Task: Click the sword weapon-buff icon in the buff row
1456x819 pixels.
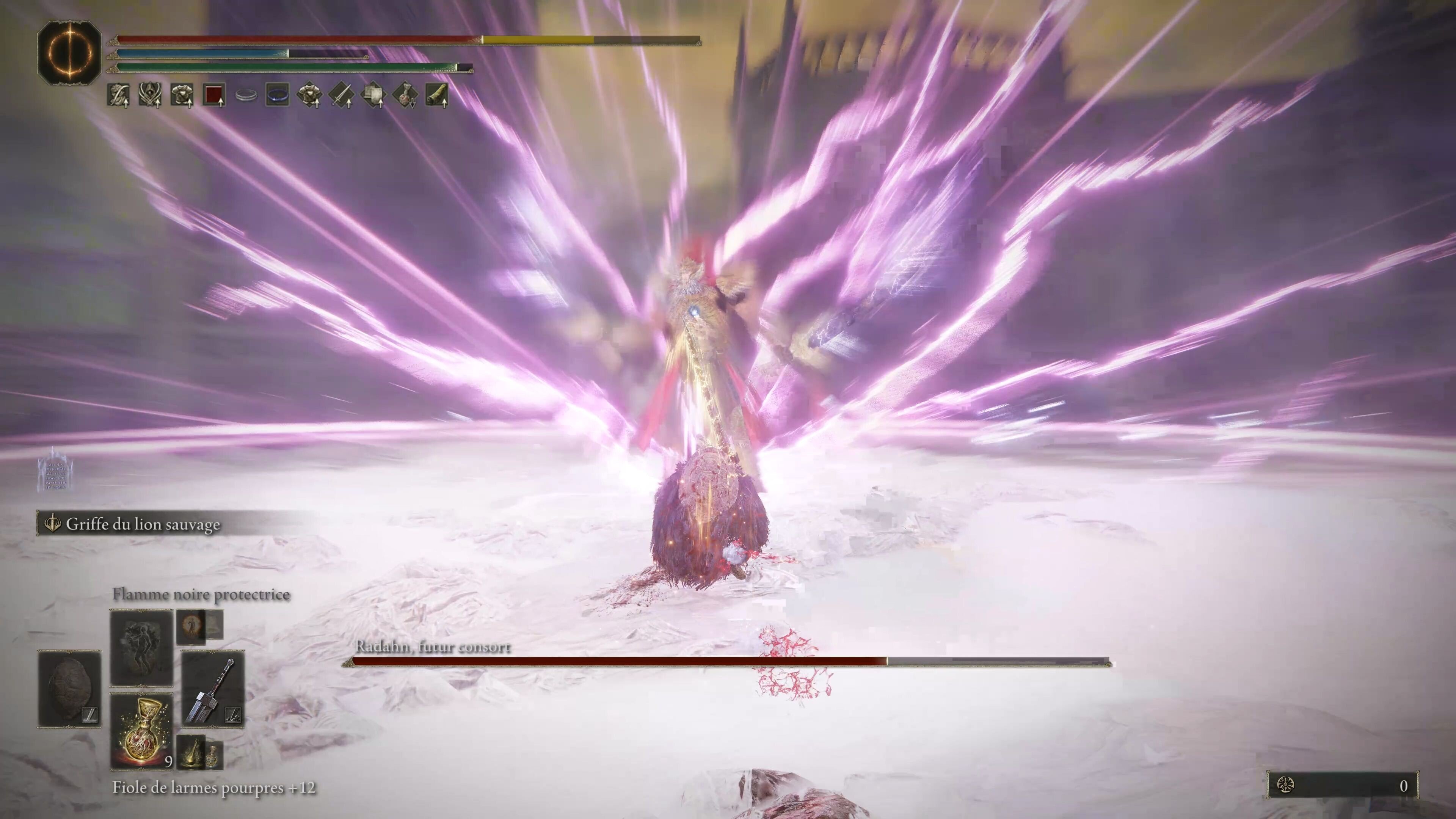Action: pos(341,96)
